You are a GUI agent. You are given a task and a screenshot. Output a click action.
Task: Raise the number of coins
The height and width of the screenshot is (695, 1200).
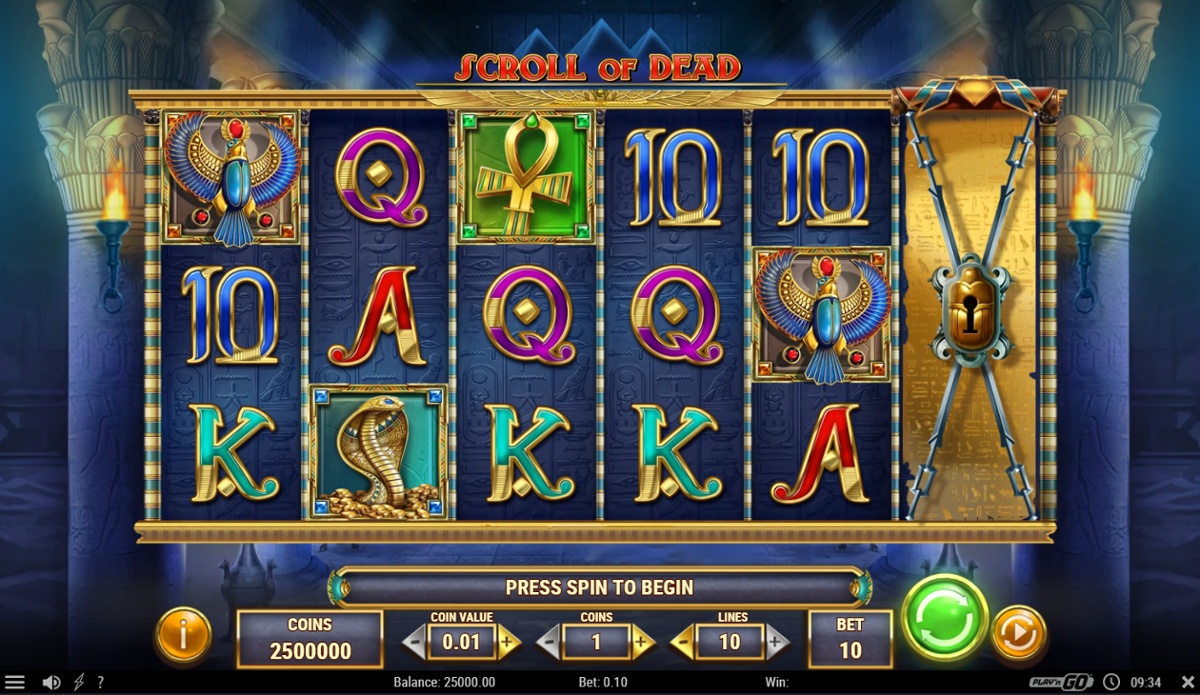tap(643, 642)
